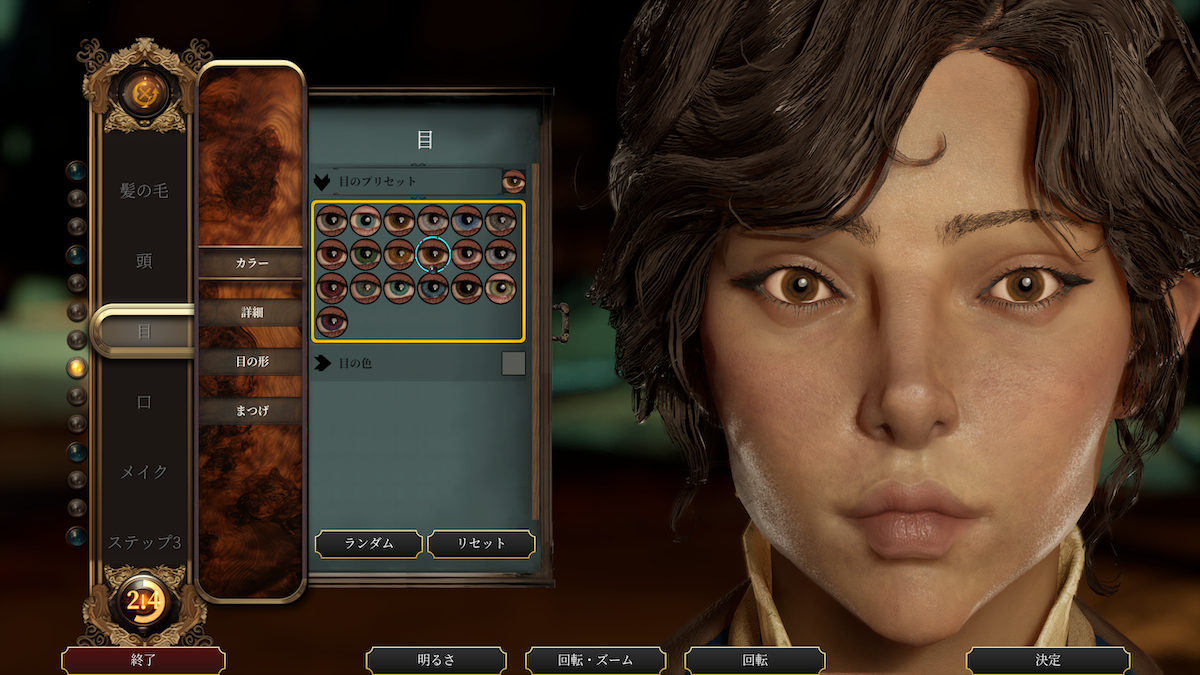This screenshot has height=675, width=1200.
Task: Click the リセット reset button
Action: pos(481,544)
